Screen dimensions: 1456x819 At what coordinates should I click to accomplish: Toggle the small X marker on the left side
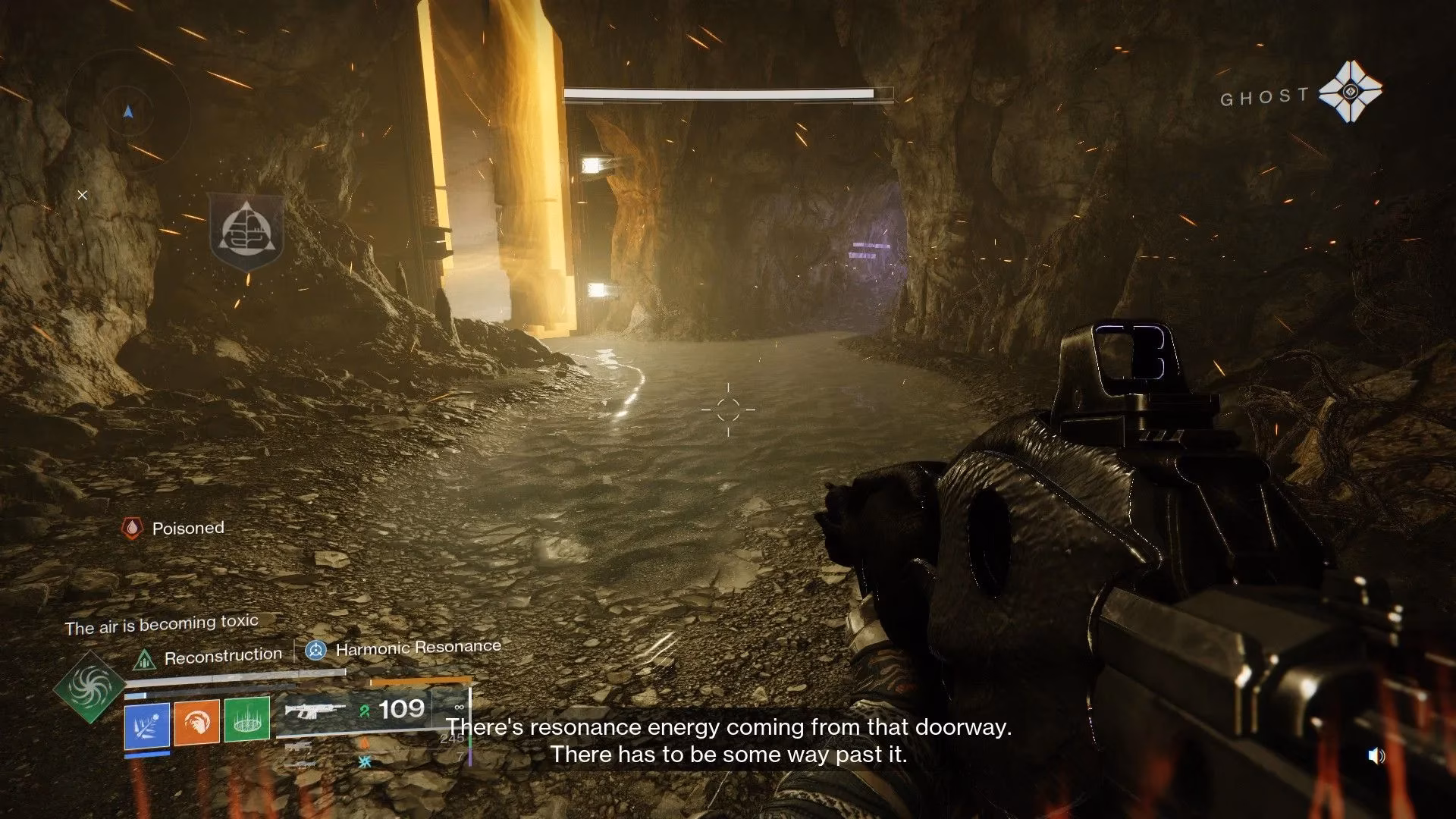[x=82, y=195]
